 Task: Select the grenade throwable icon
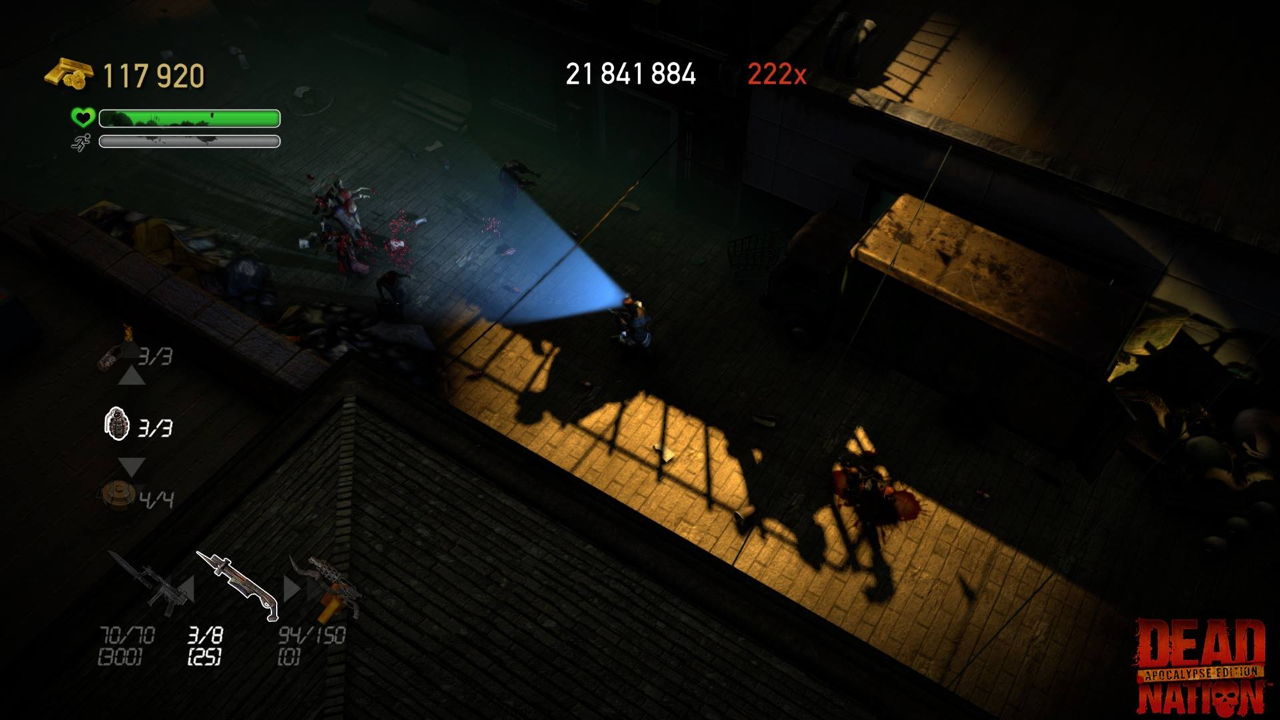click(x=120, y=424)
